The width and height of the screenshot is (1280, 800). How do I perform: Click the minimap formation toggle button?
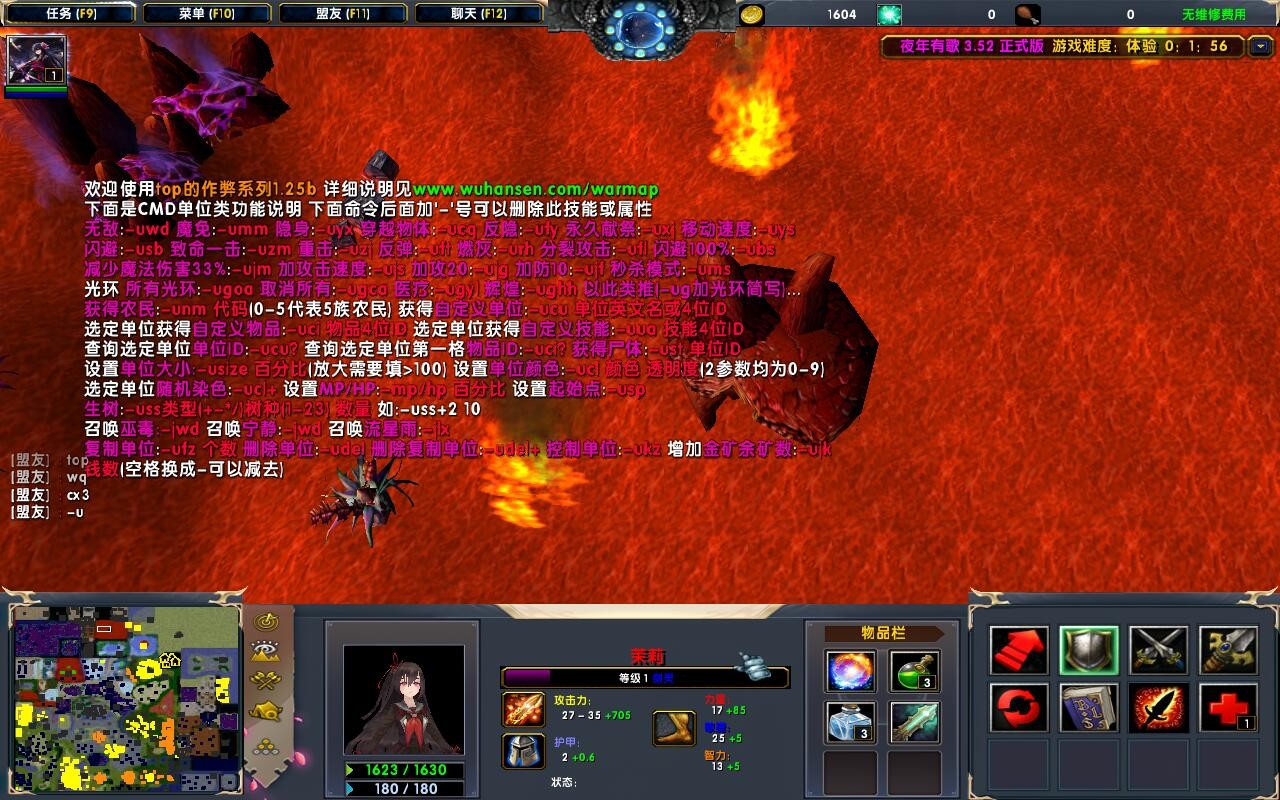click(265, 712)
